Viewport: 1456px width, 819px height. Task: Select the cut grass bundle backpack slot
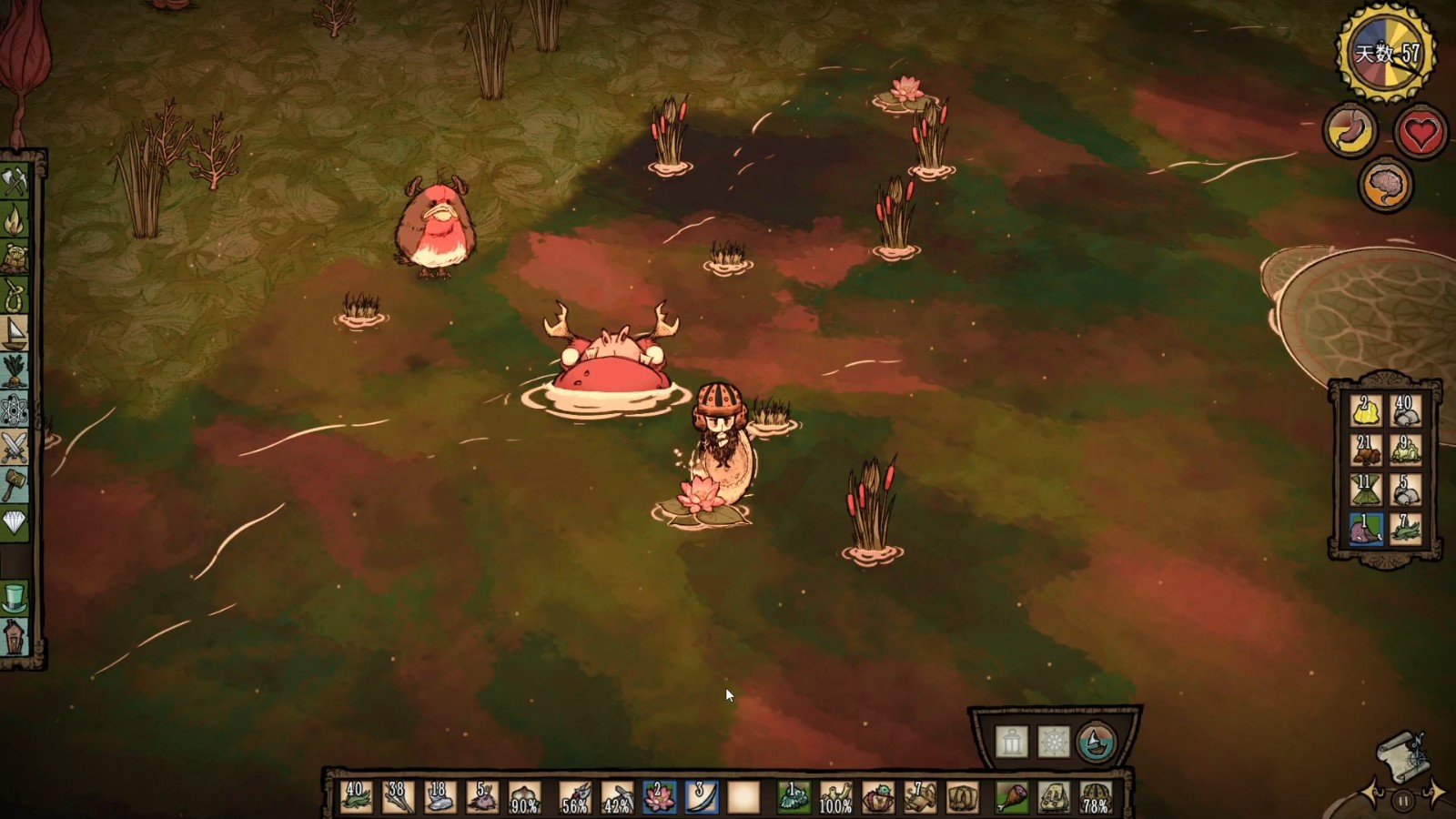[x=1364, y=490]
